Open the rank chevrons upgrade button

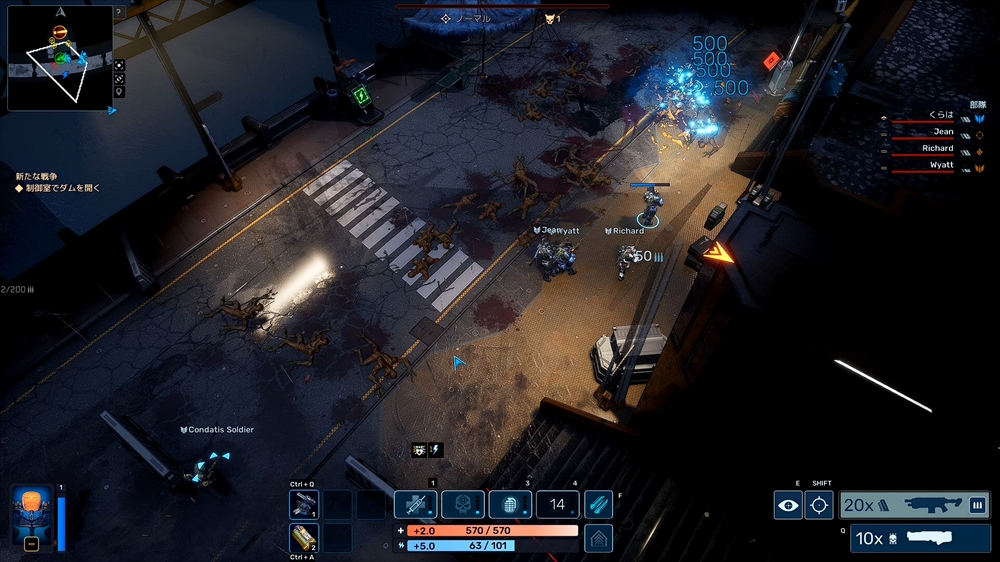598,538
